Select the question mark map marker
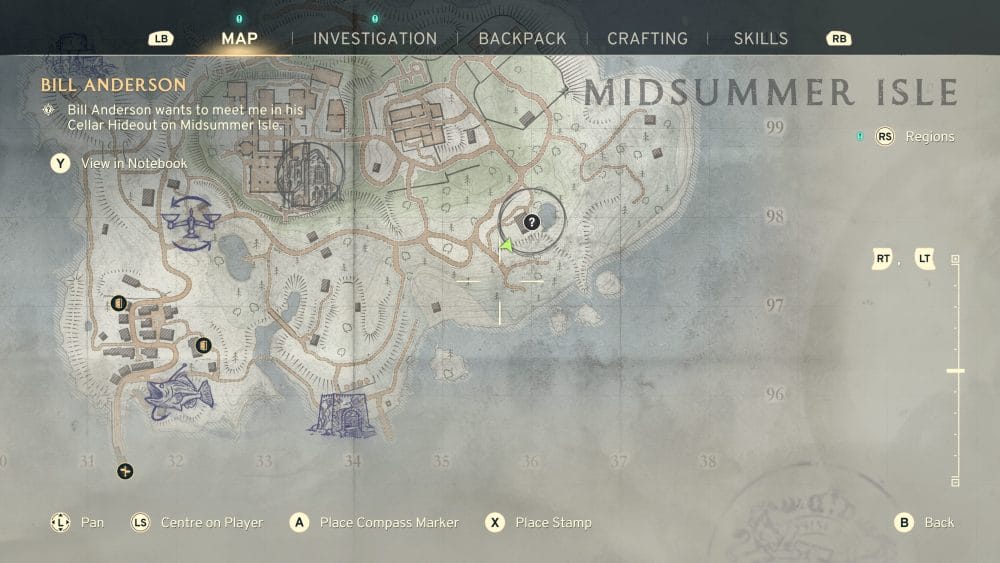The image size is (1000, 563). click(532, 222)
